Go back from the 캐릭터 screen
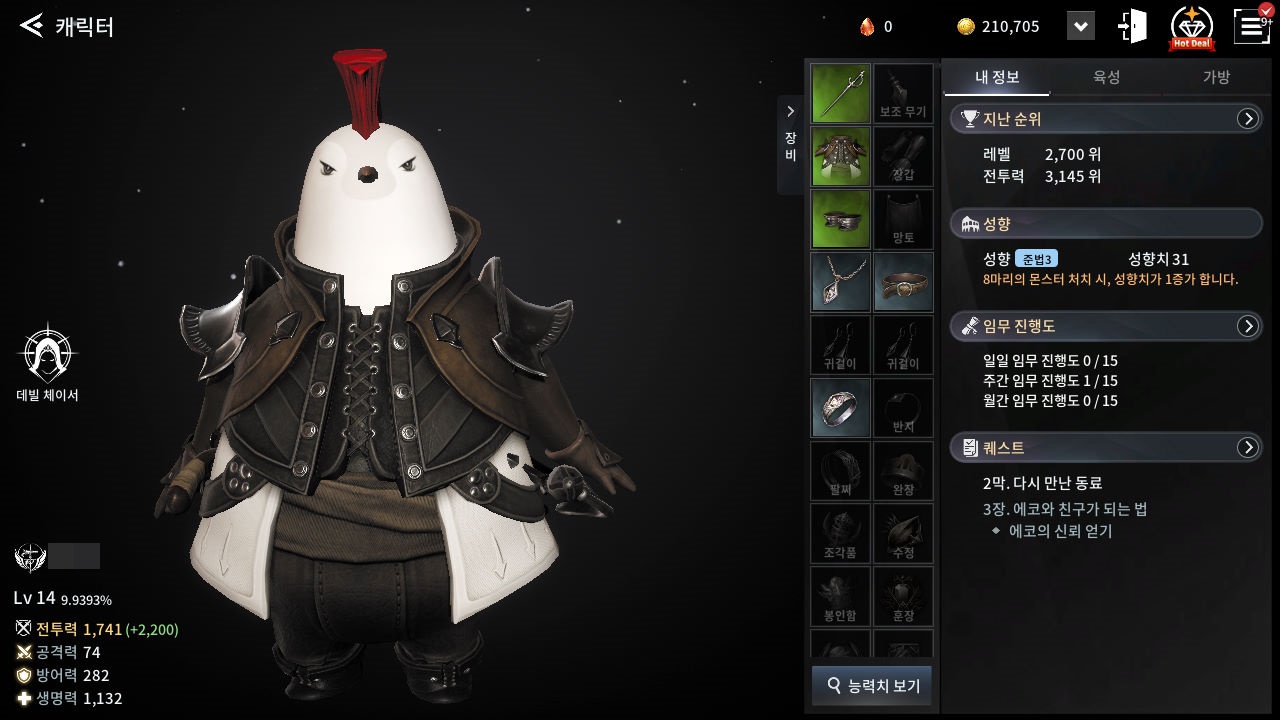 point(32,26)
